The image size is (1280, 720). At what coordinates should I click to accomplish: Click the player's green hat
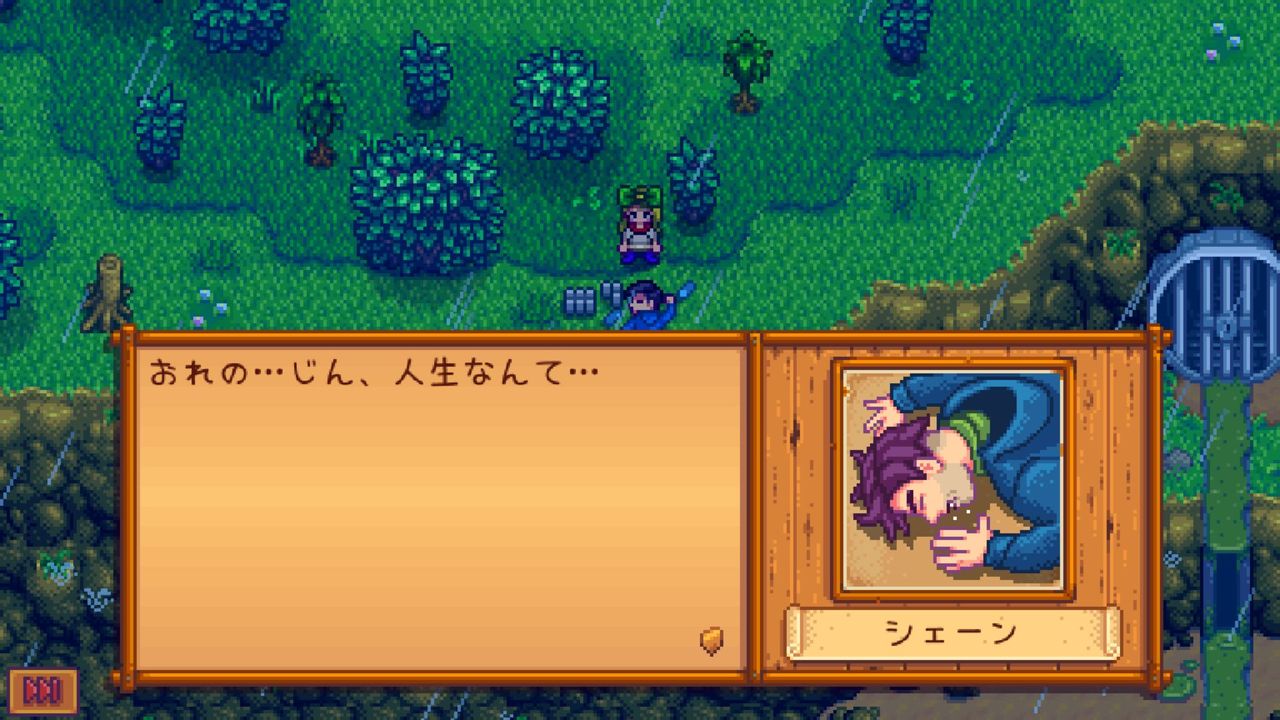pos(640,193)
